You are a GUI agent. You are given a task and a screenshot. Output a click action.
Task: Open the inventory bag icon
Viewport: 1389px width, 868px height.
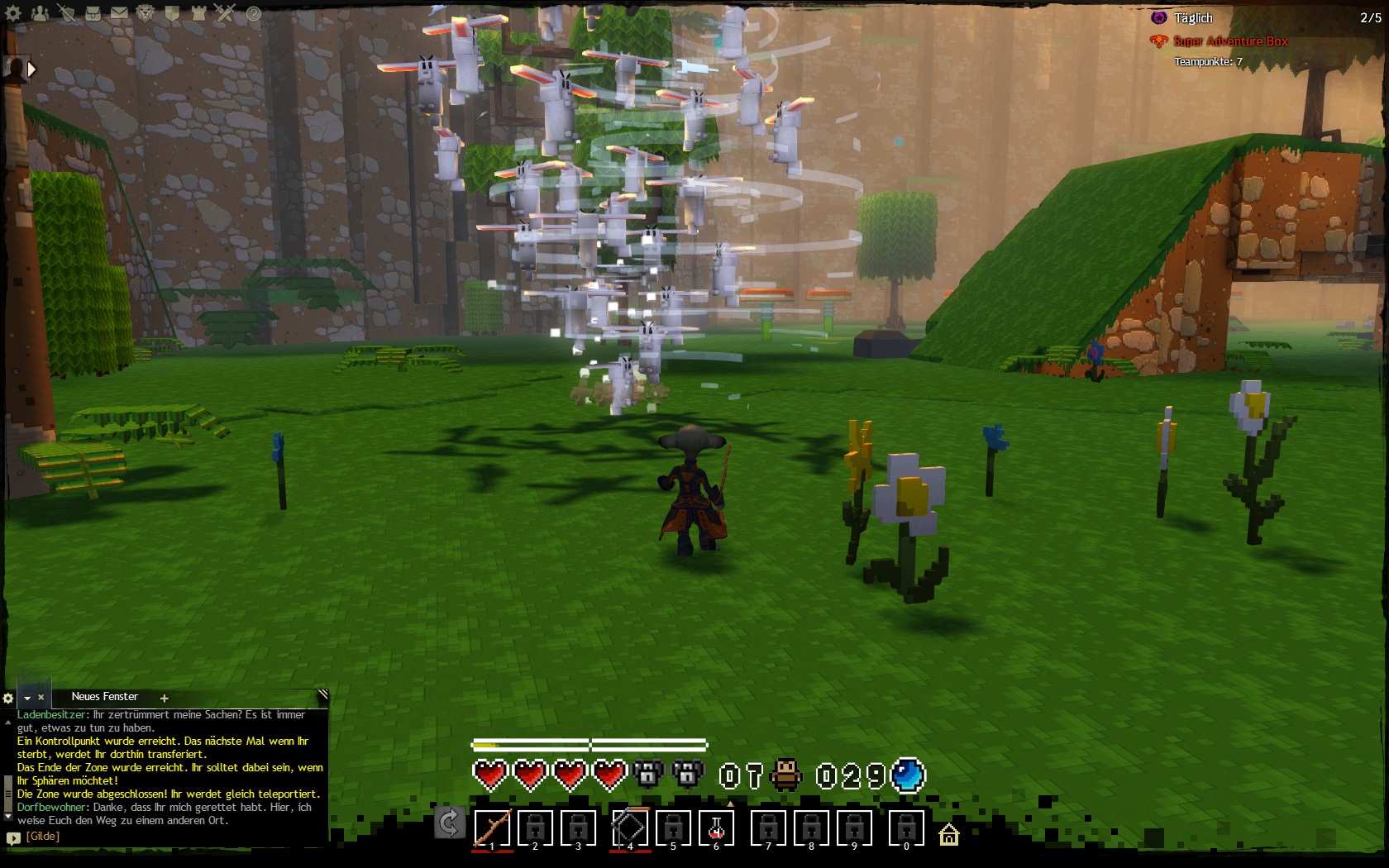pos(93,12)
